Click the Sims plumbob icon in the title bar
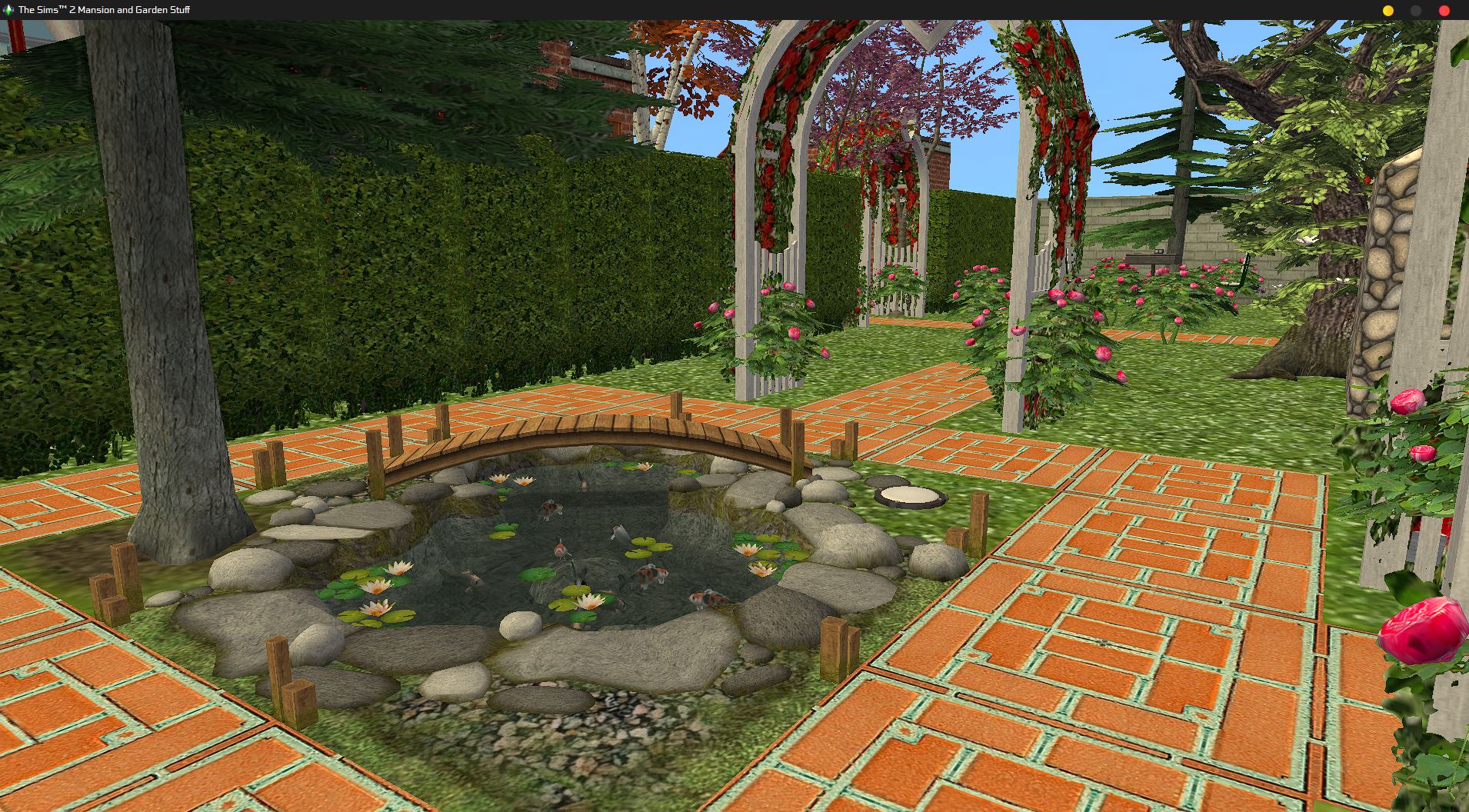The image size is (1469, 812). tap(8, 10)
